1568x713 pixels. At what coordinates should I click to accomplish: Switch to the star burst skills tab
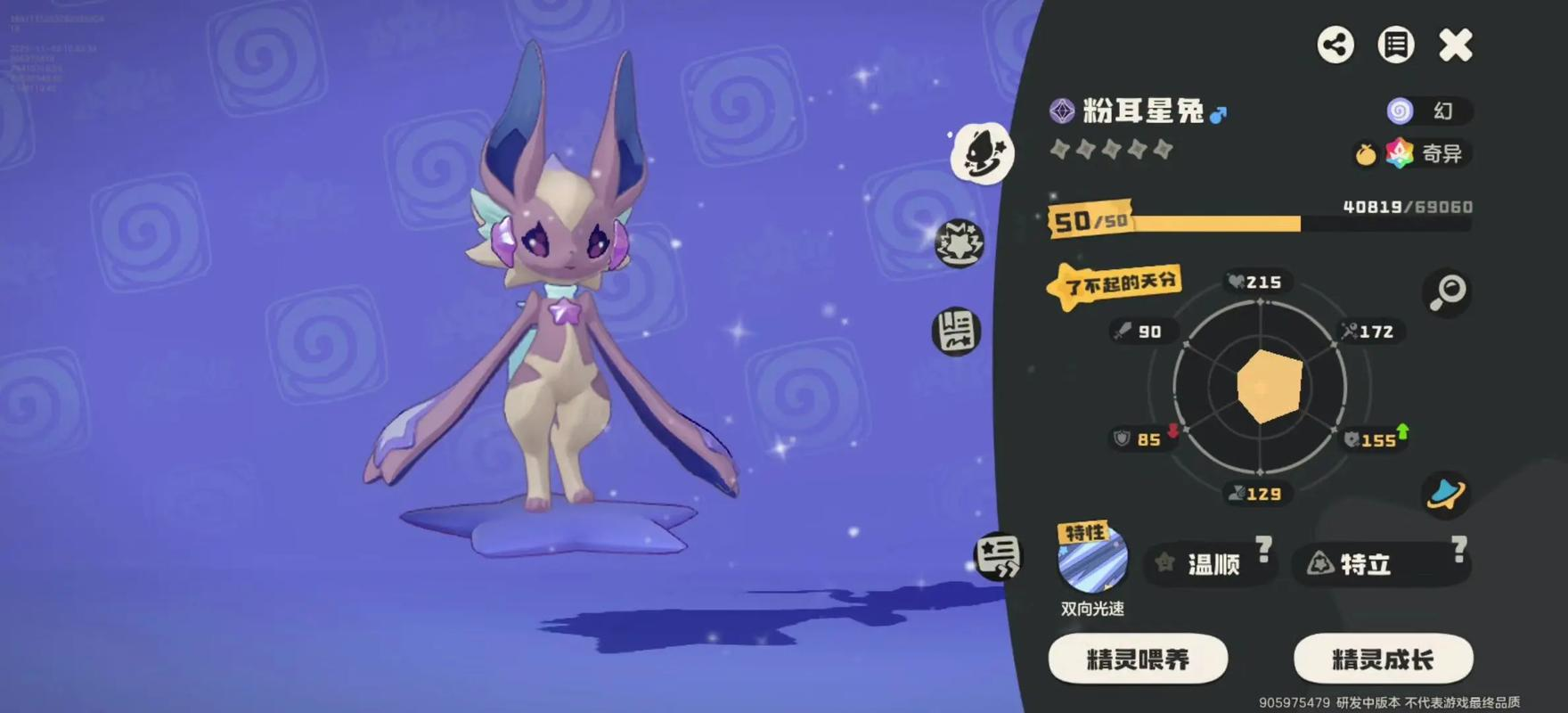click(959, 242)
